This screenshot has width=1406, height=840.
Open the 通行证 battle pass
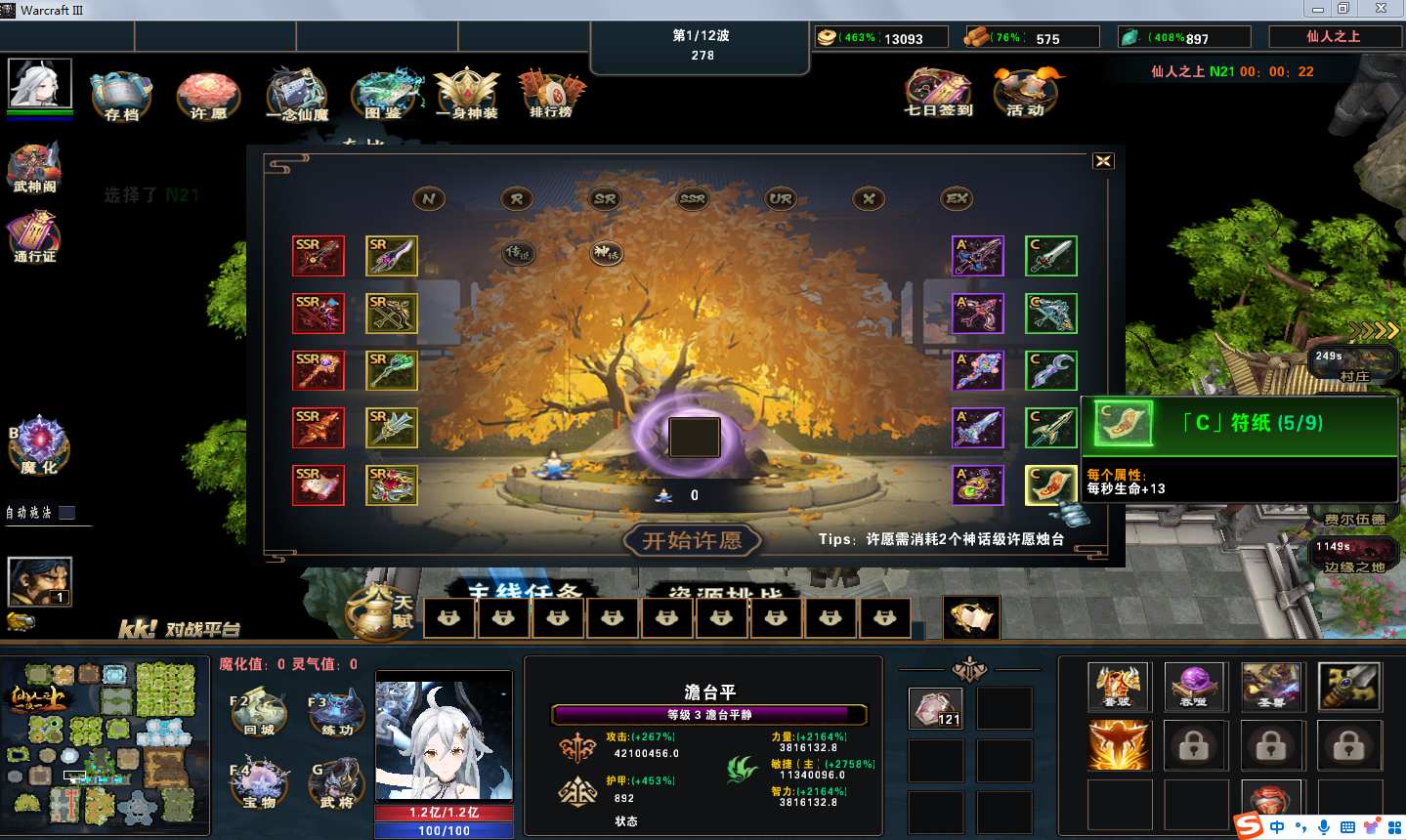tap(35, 237)
